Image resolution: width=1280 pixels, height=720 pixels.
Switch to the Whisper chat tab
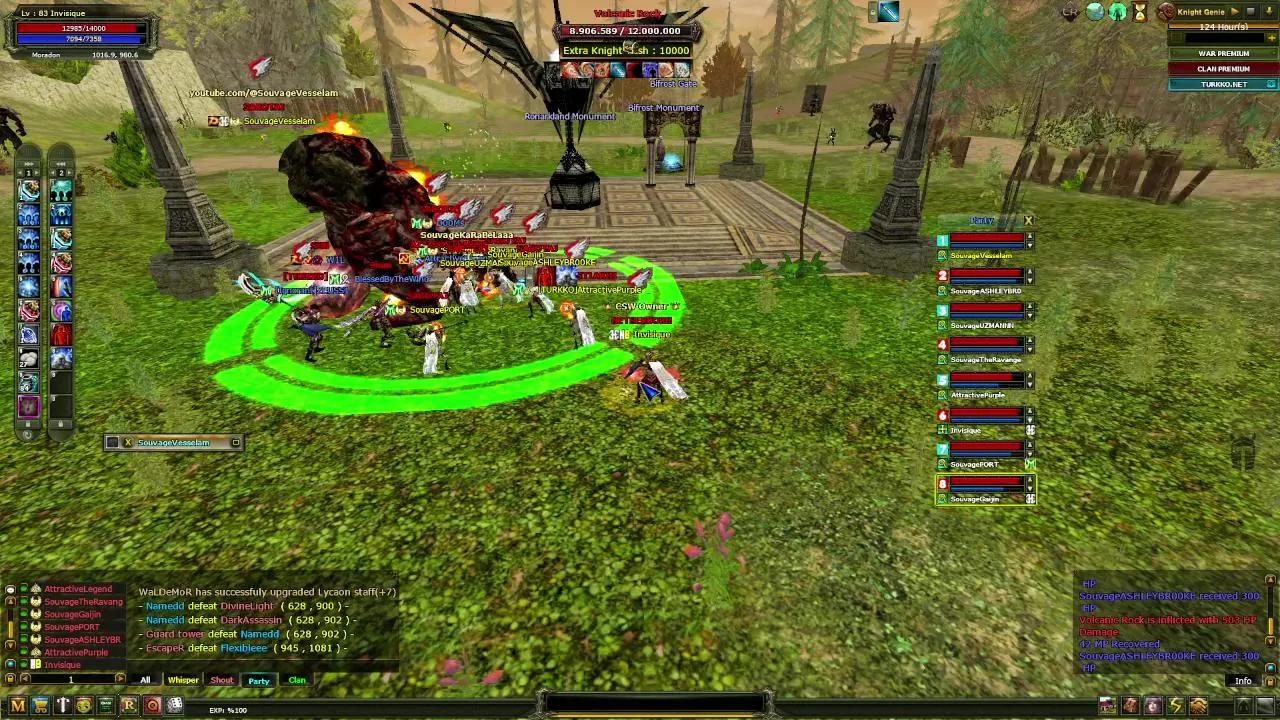(x=183, y=680)
